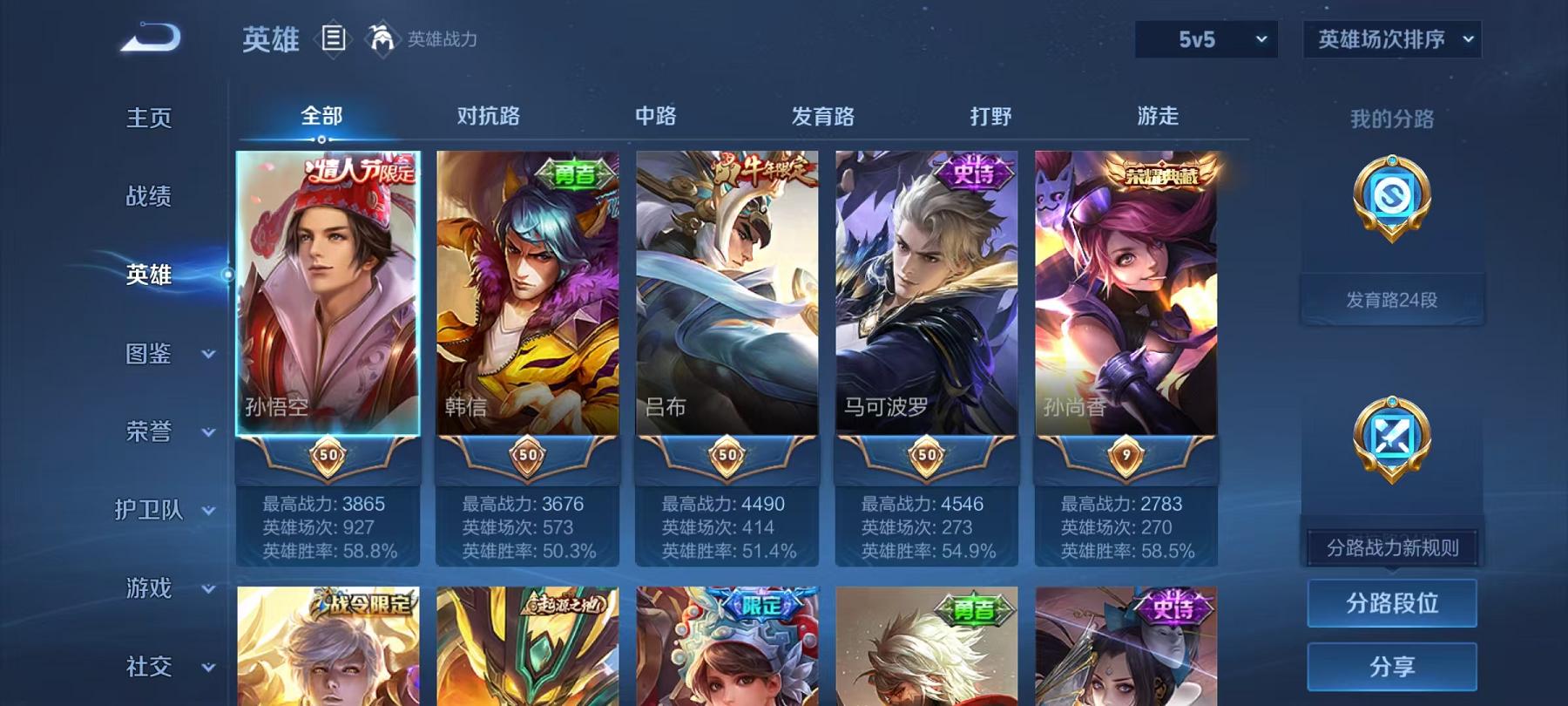The image size is (1568, 706).
Task: Expand the 社交 sidebar section
Action: coord(159,667)
